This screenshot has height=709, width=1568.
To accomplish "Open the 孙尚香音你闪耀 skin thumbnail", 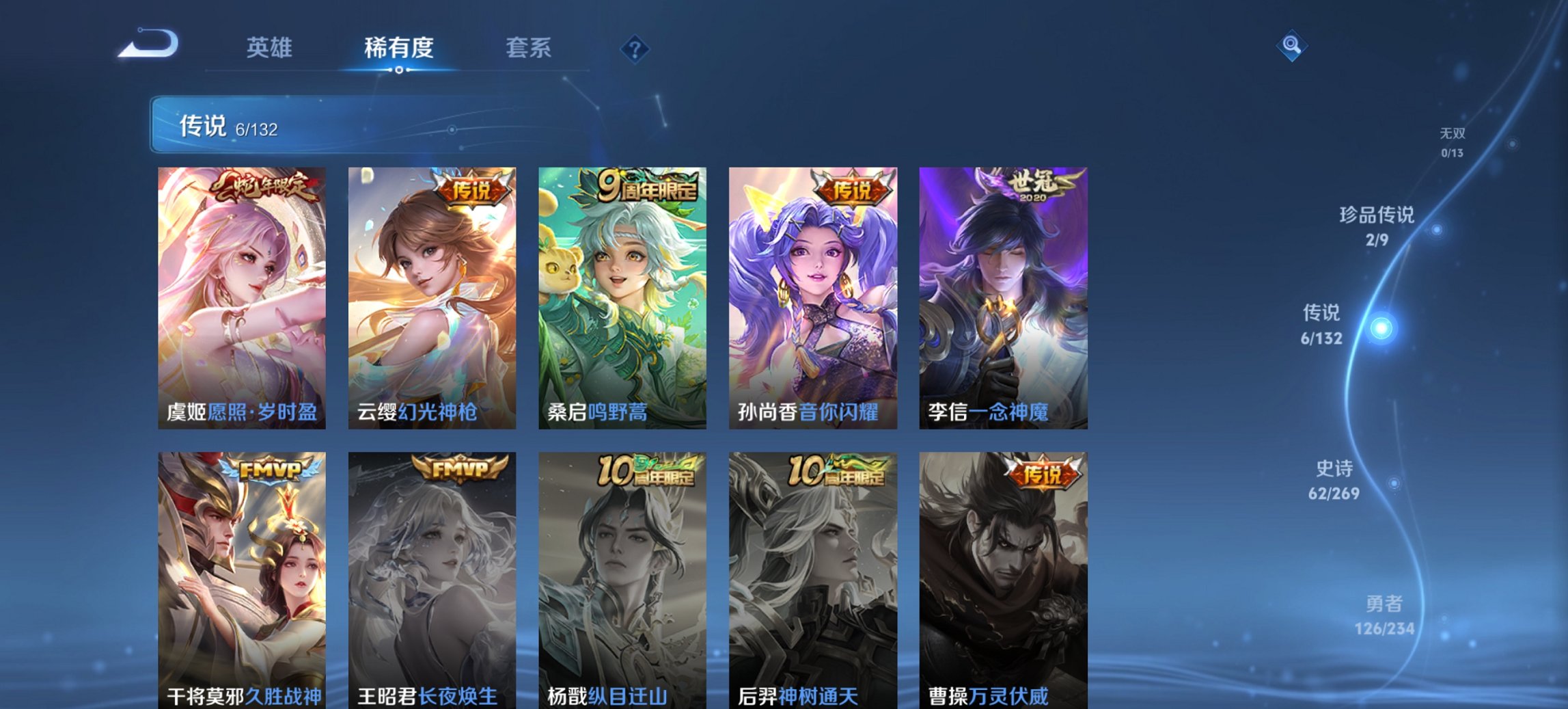I will (813, 294).
